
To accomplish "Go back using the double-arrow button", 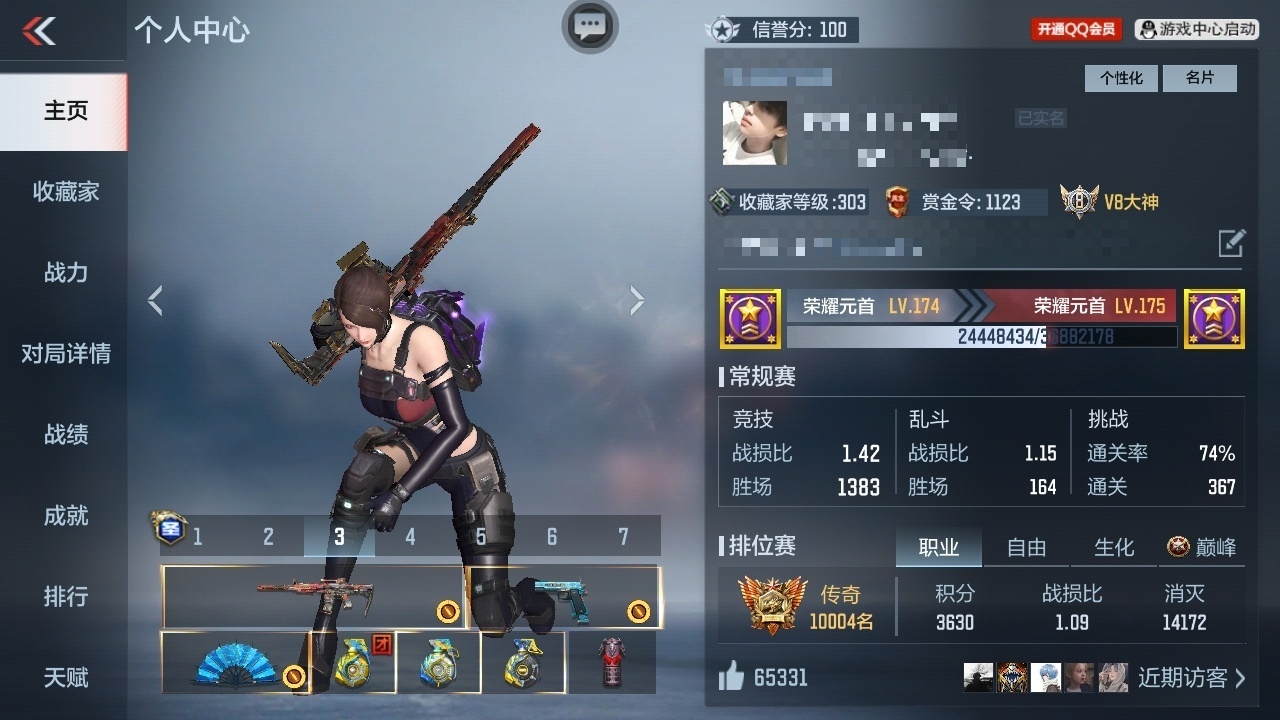I will pyautogui.click(x=40, y=32).
